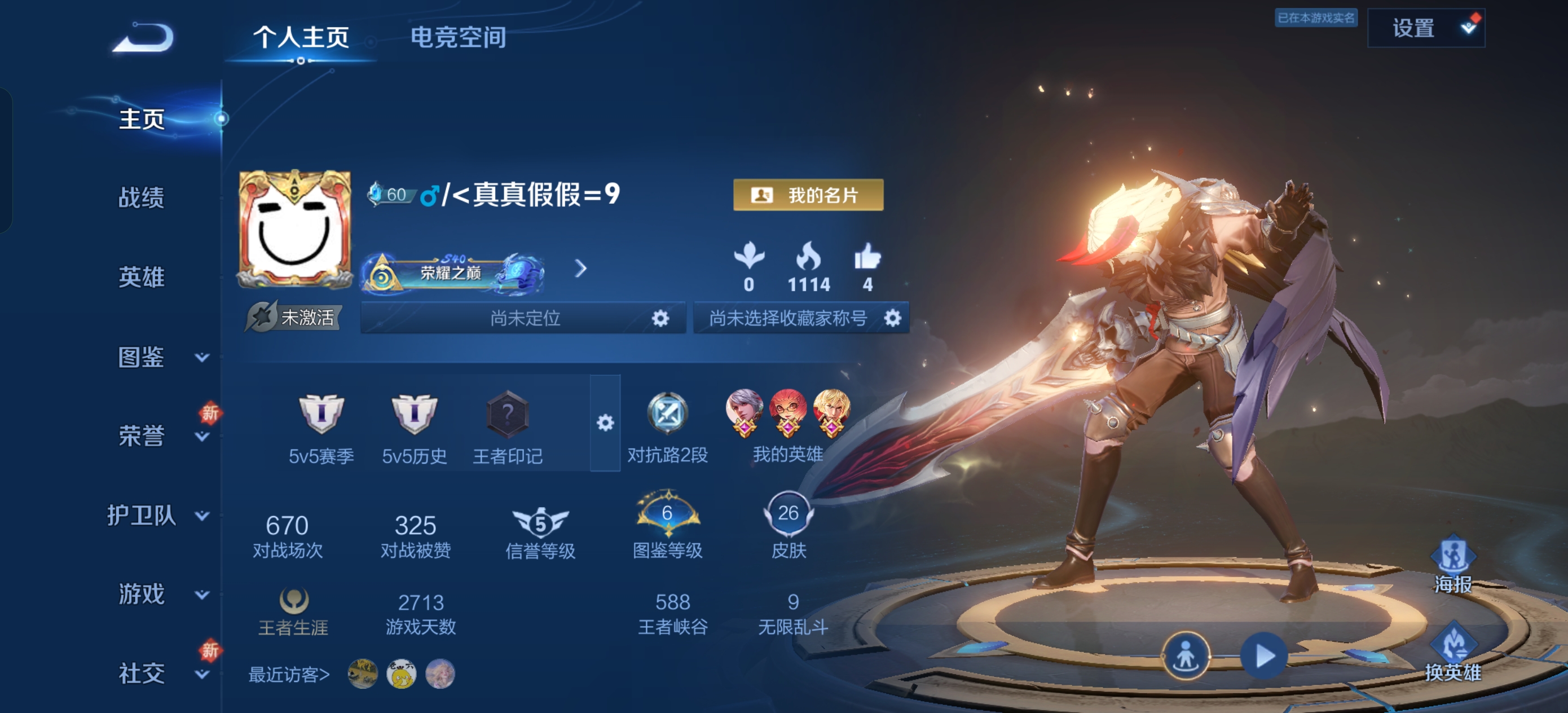Expand the 社交 sidebar entry

click(158, 674)
